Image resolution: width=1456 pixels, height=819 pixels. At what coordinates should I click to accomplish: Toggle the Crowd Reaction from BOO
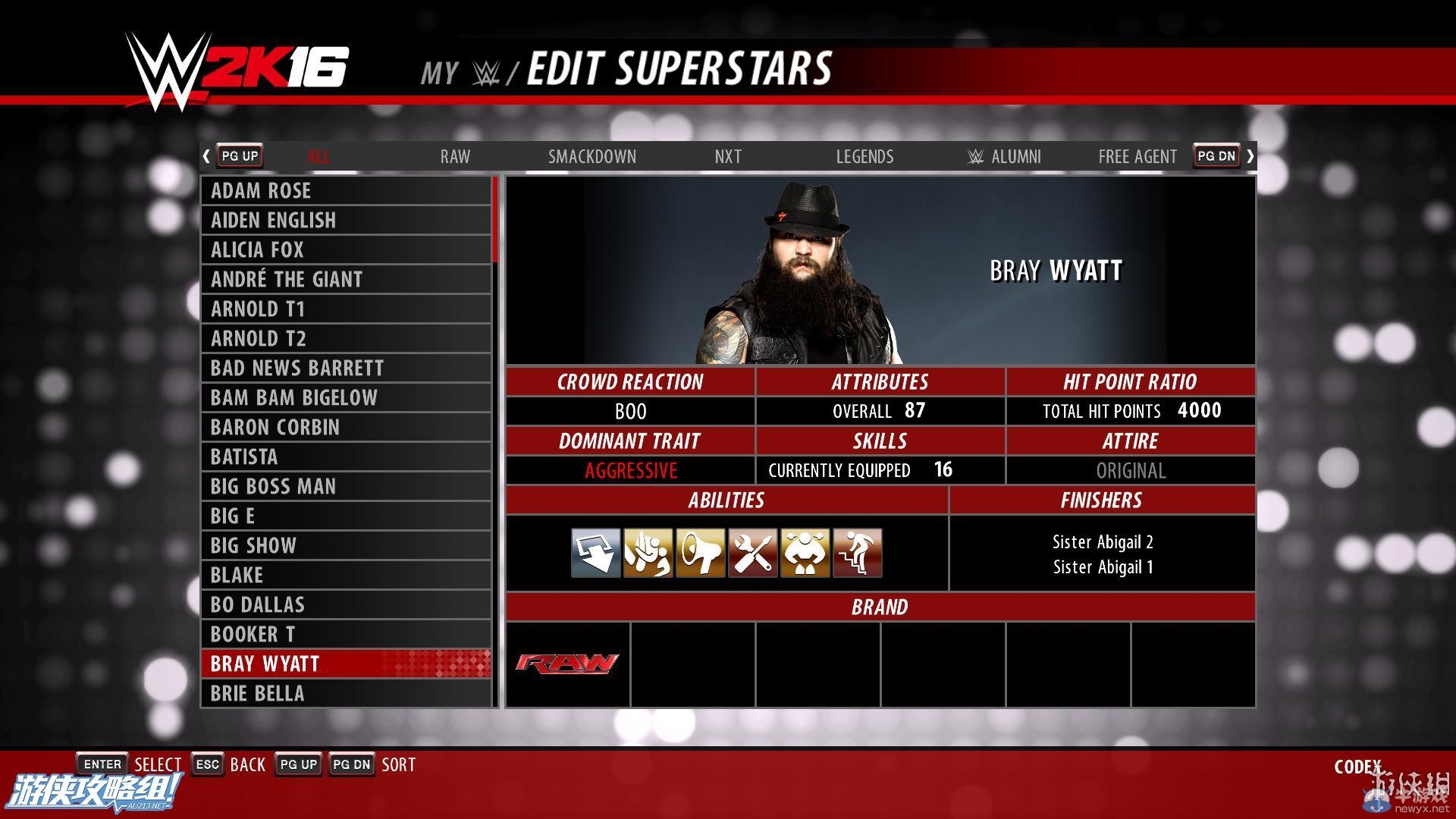630,411
